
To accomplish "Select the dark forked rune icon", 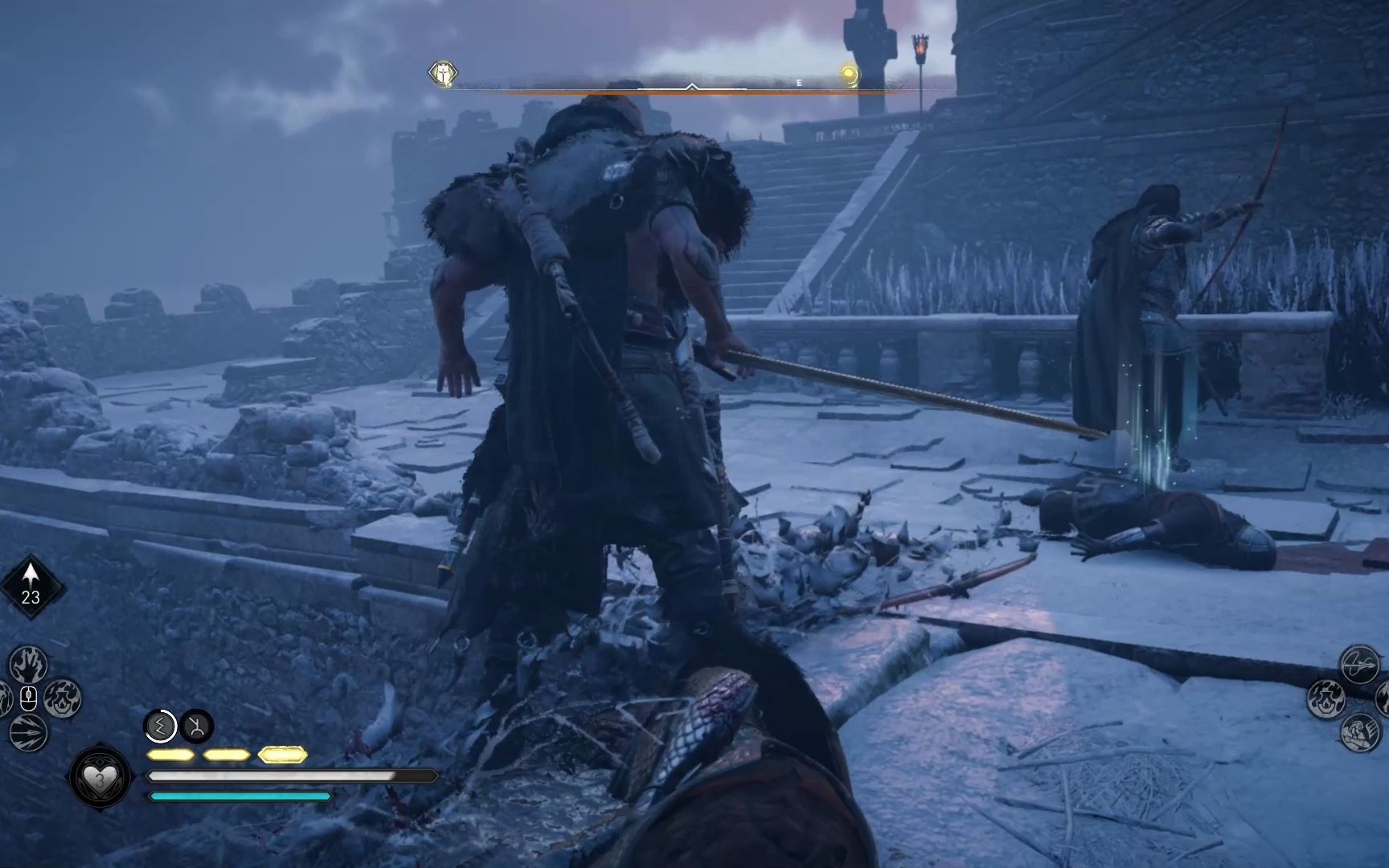I will pos(196,727).
